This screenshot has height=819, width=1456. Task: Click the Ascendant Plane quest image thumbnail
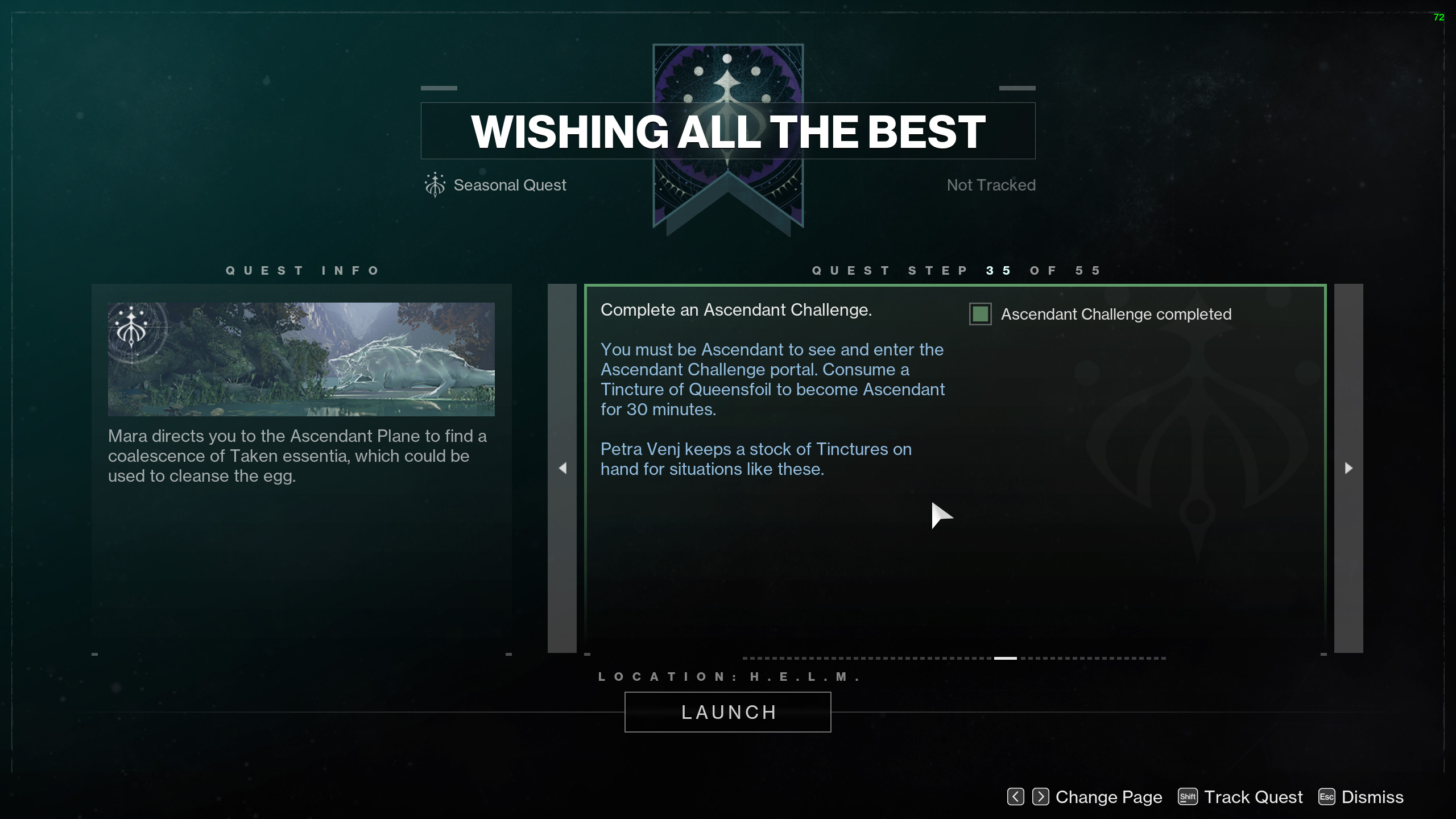tap(301, 358)
